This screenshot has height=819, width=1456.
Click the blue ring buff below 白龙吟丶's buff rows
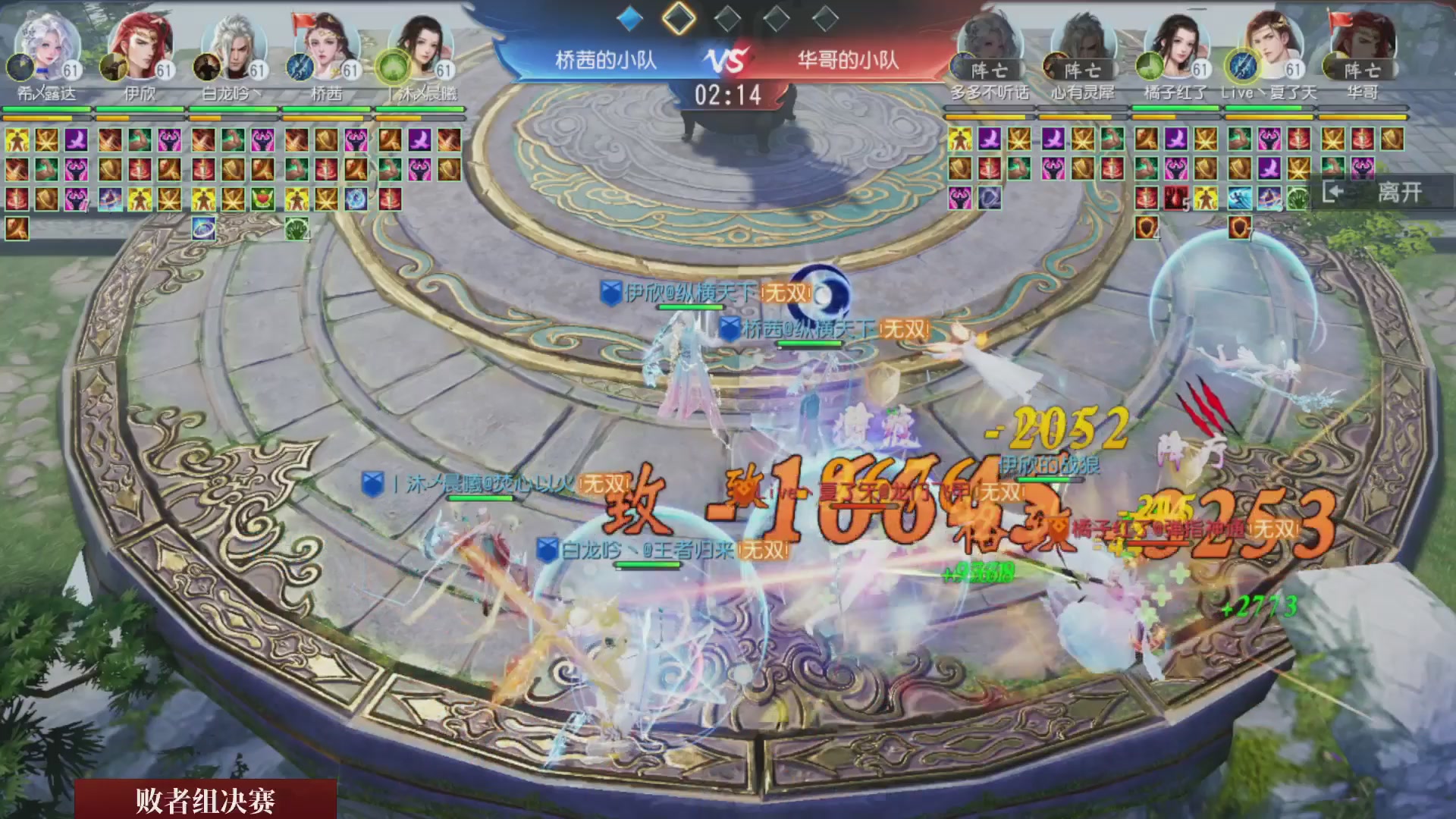[x=203, y=230]
